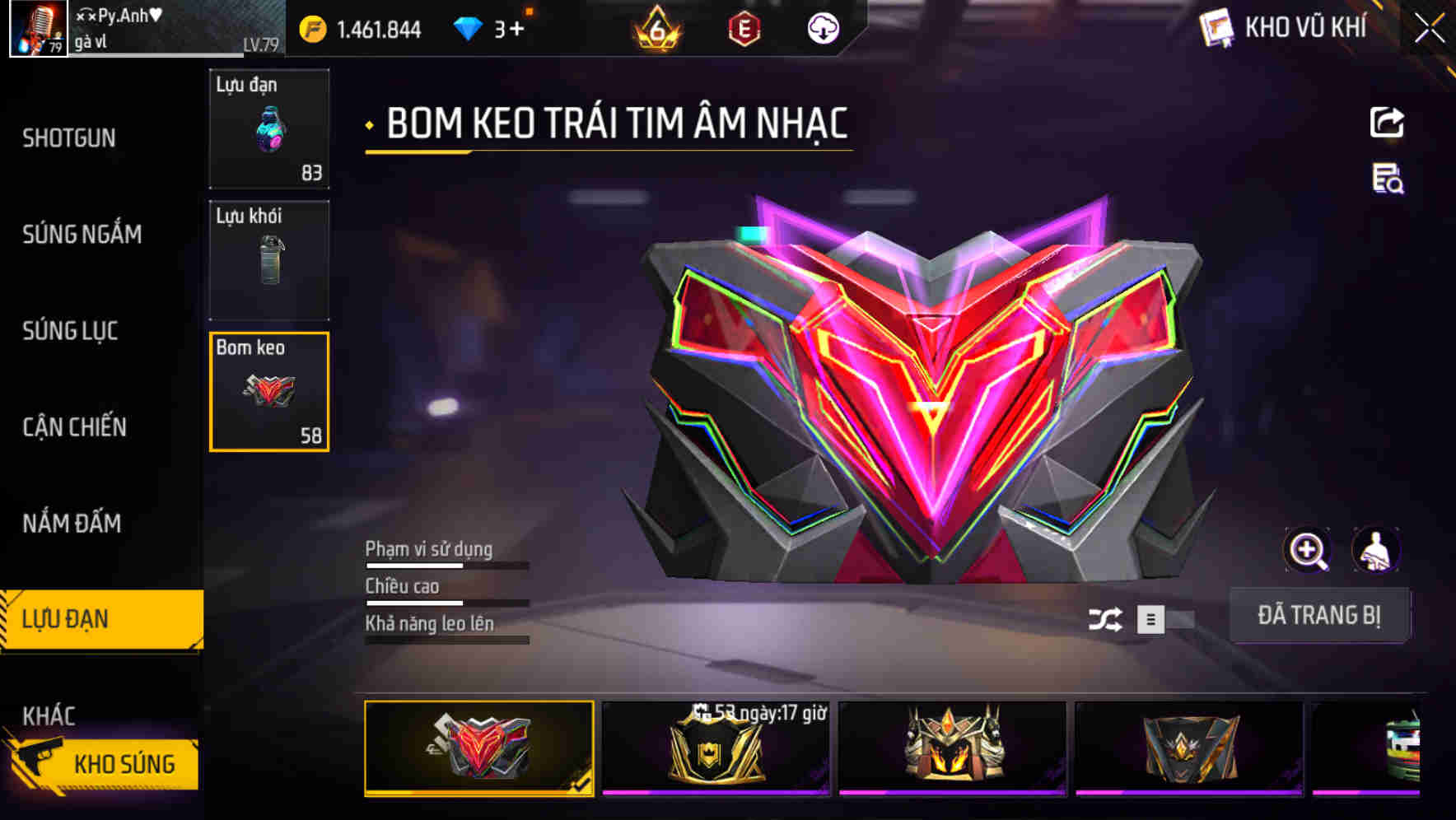Open the share icon near BOM KEO title

pos(1387,122)
